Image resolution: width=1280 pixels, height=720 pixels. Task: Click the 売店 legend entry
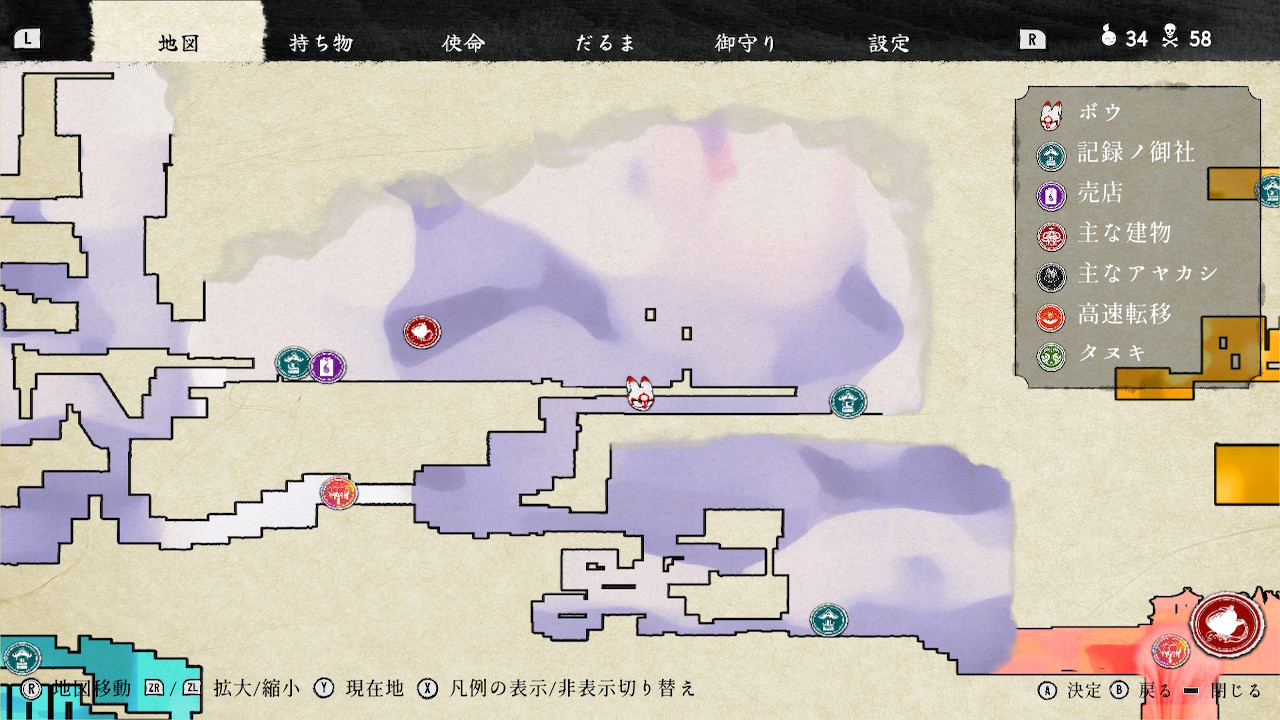coord(1100,194)
